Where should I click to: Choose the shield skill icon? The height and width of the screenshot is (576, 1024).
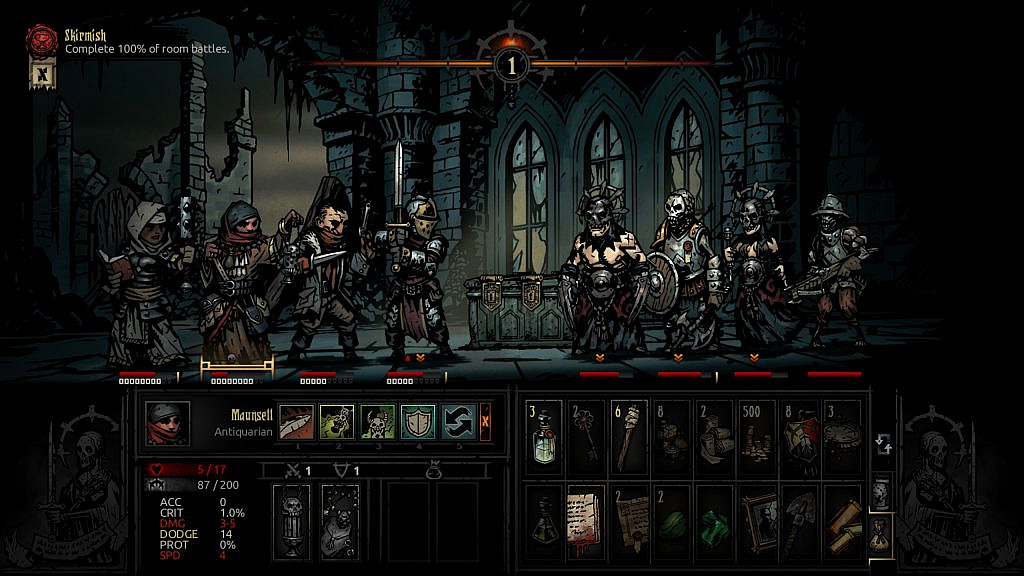point(417,421)
